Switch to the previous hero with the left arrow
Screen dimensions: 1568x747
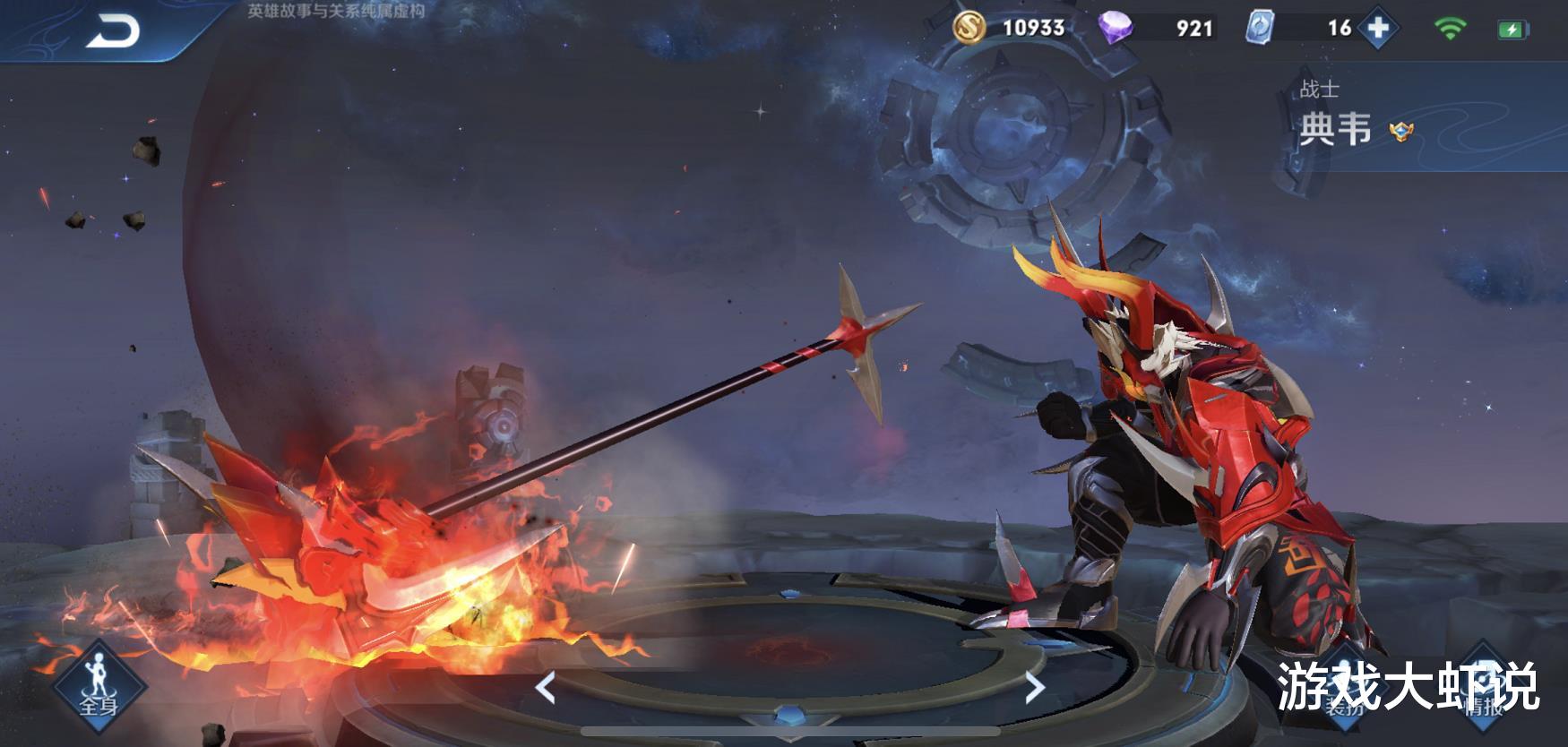tap(545, 688)
